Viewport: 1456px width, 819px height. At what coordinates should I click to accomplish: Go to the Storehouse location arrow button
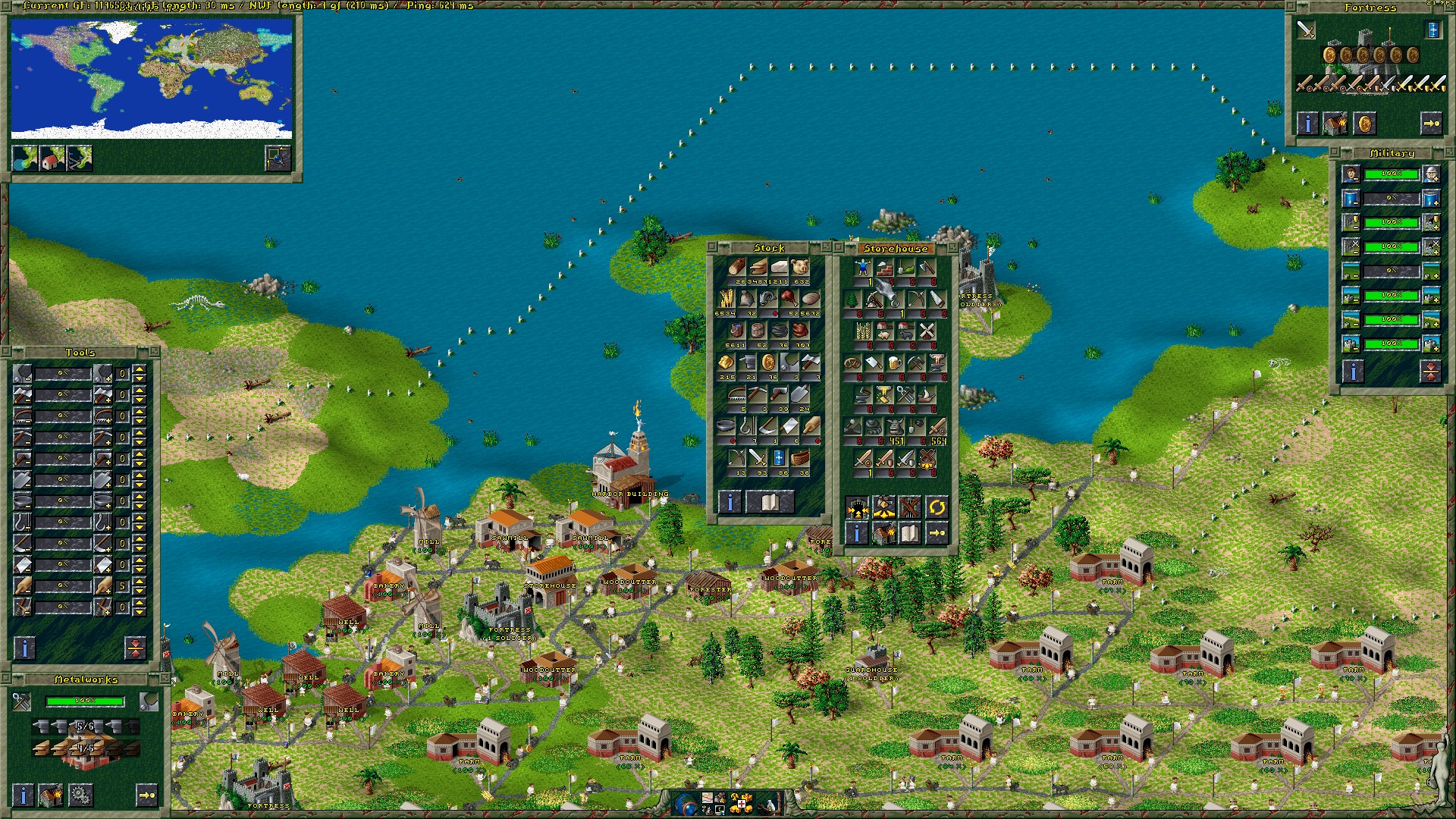tap(937, 533)
